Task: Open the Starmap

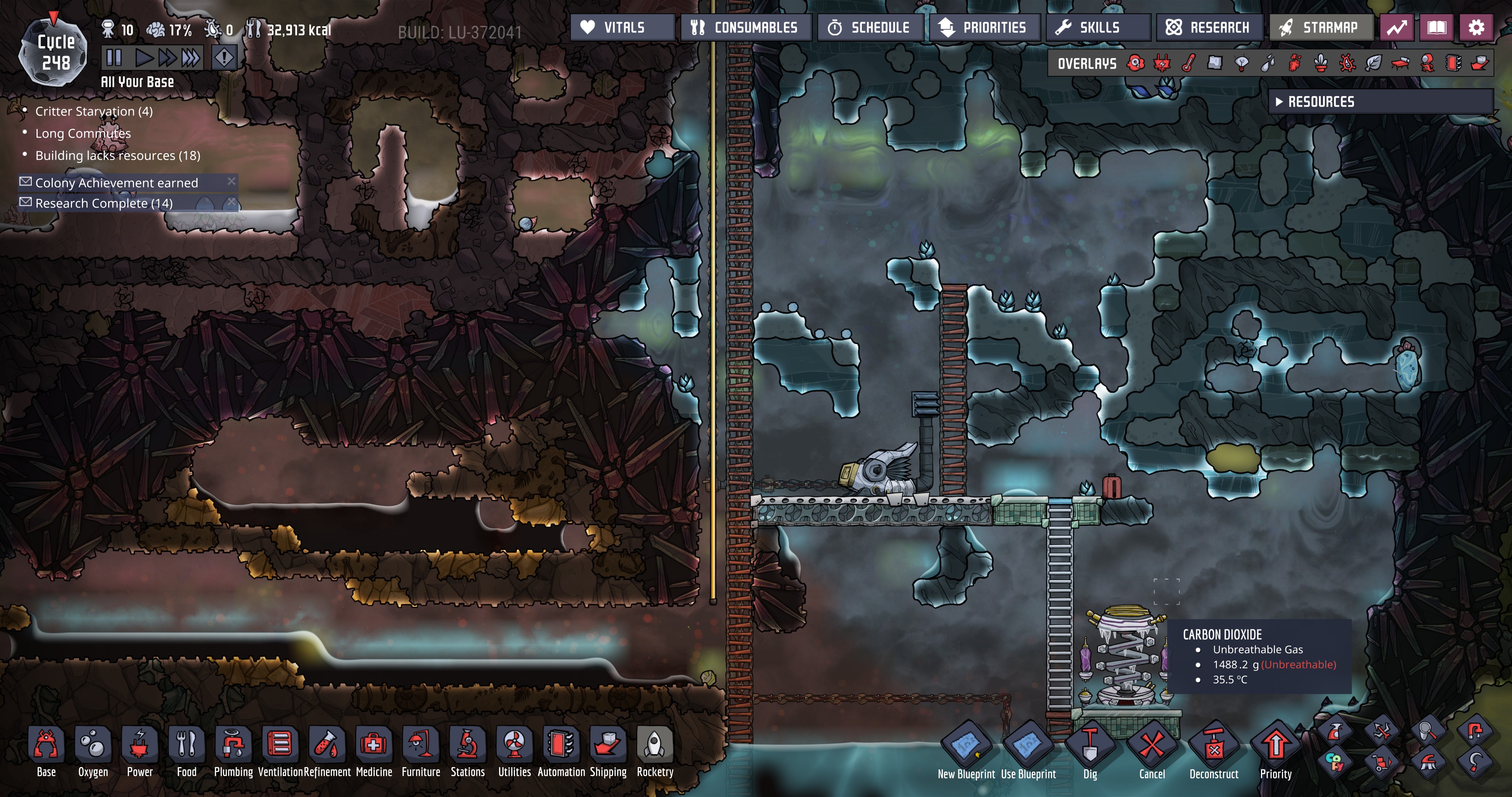Action: pos(1321,28)
